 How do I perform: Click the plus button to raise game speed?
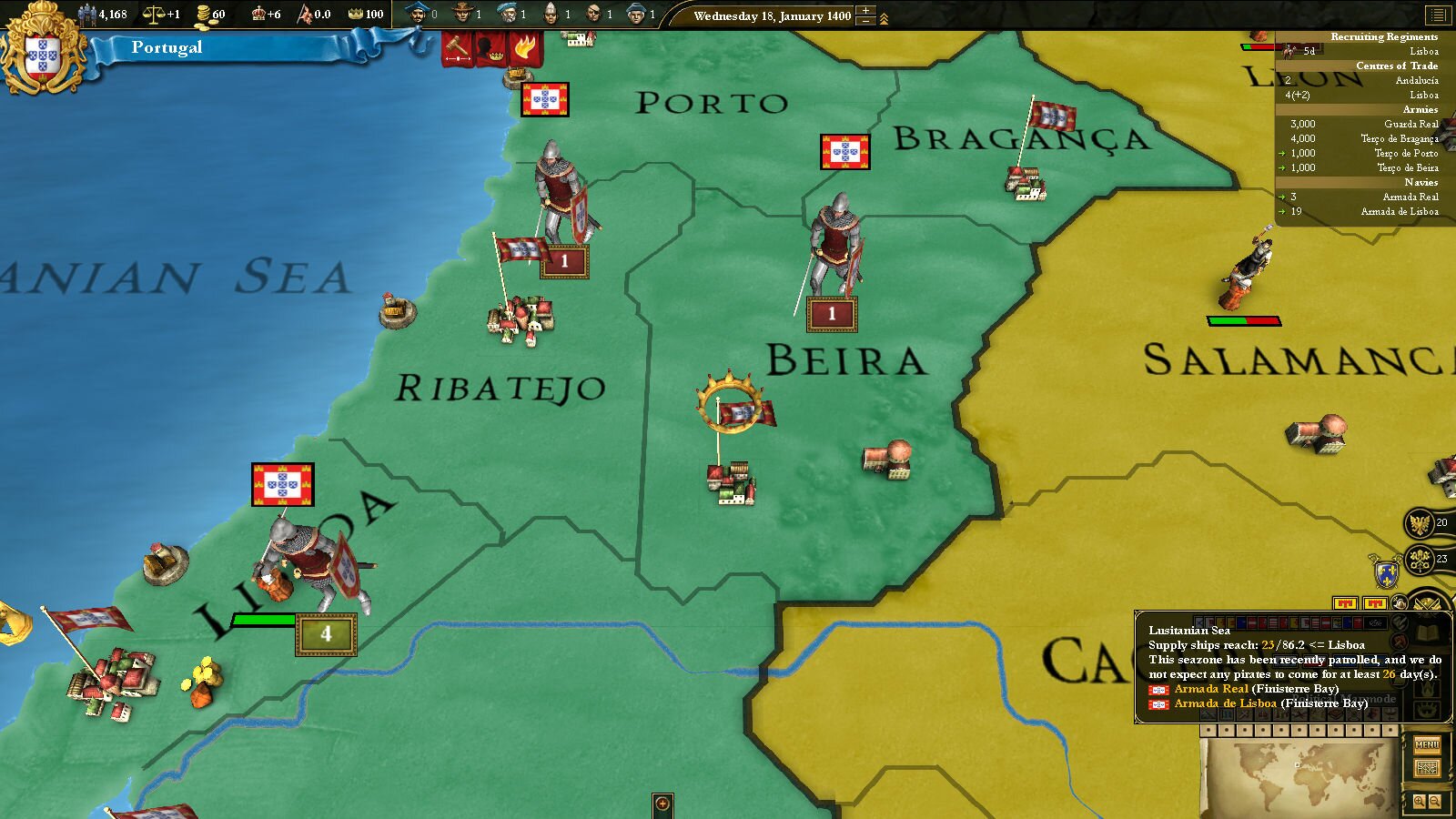pos(865,10)
